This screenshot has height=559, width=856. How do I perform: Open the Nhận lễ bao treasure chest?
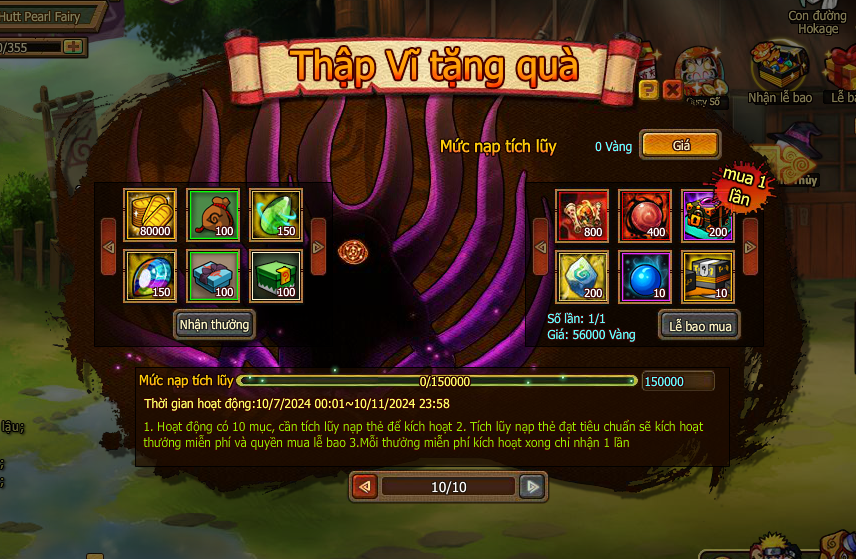pos(782,70)
